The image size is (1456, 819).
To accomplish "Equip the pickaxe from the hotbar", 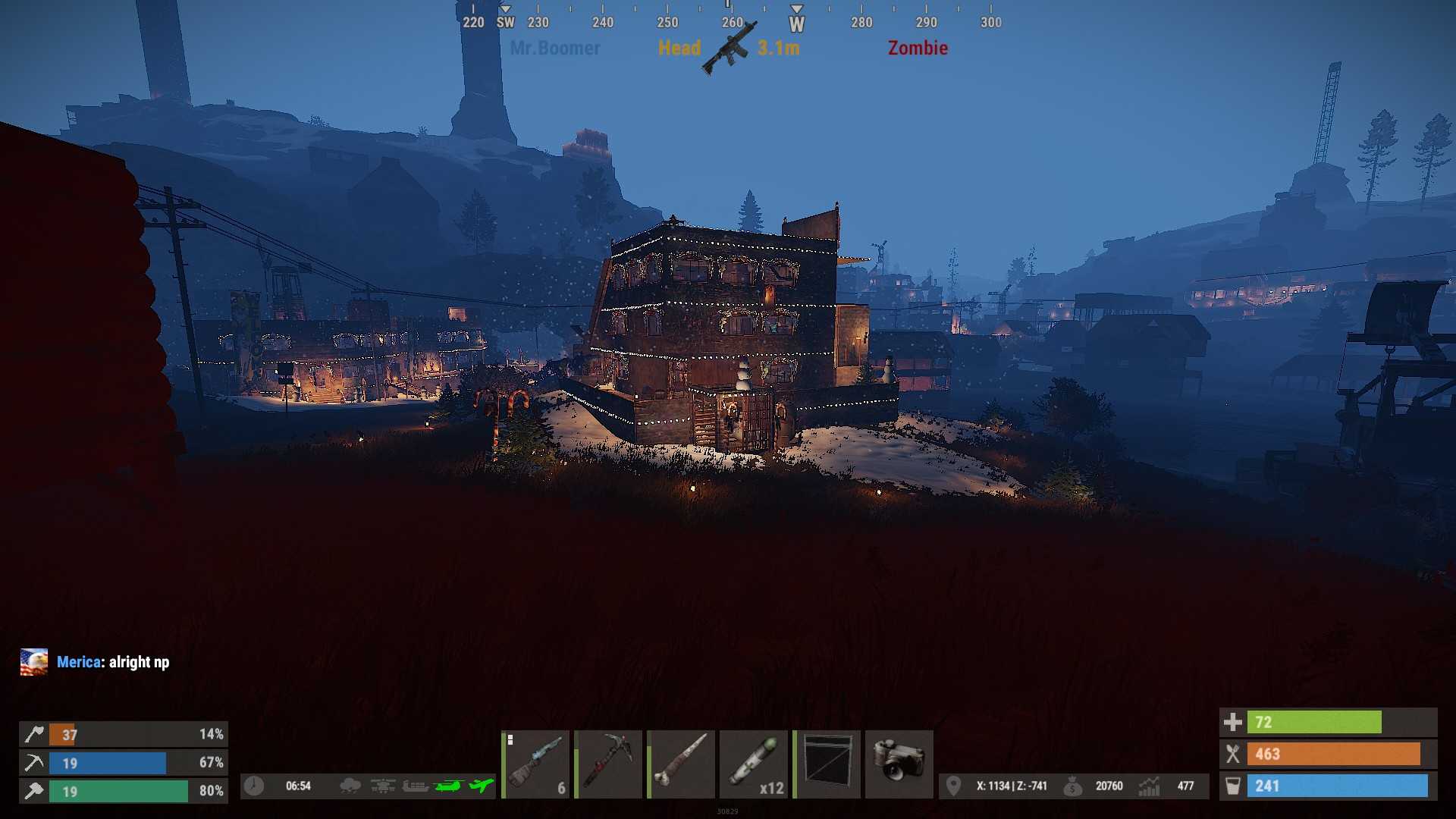I will (x=608, y=764).
